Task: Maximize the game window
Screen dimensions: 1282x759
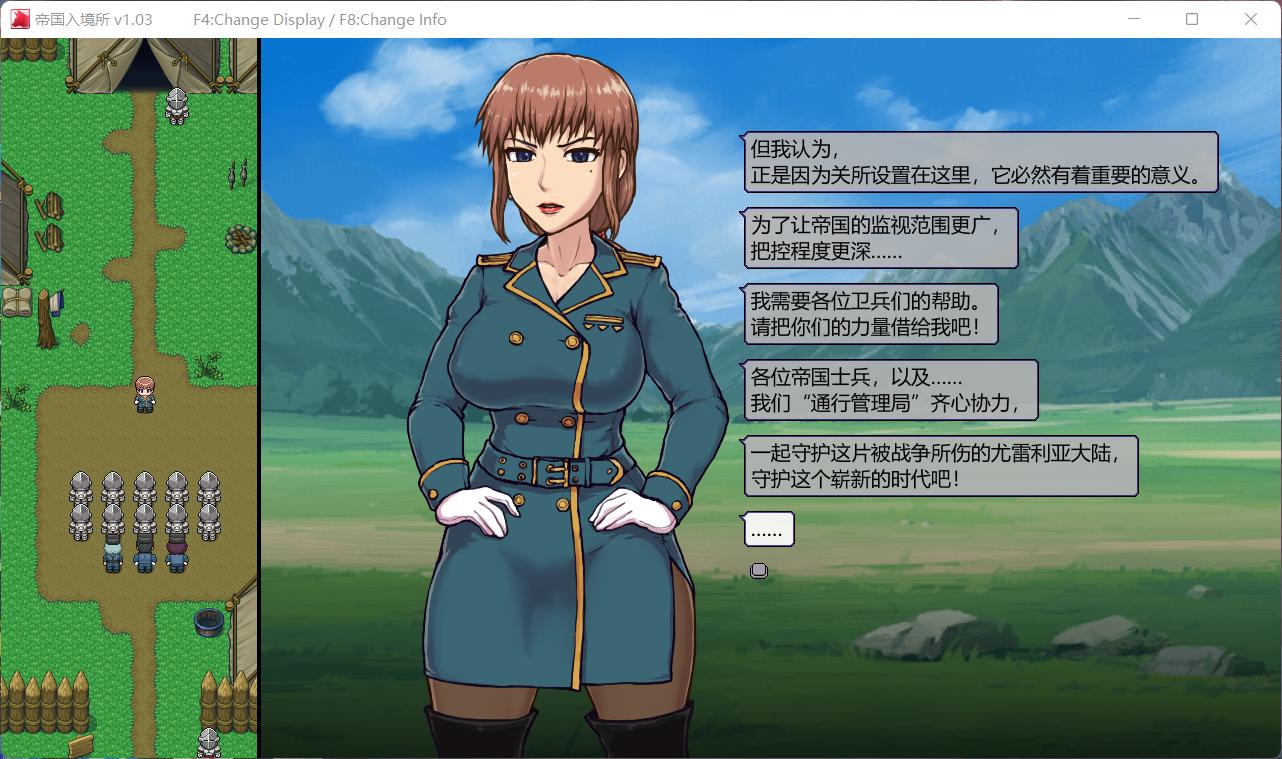Action: 1191,19
